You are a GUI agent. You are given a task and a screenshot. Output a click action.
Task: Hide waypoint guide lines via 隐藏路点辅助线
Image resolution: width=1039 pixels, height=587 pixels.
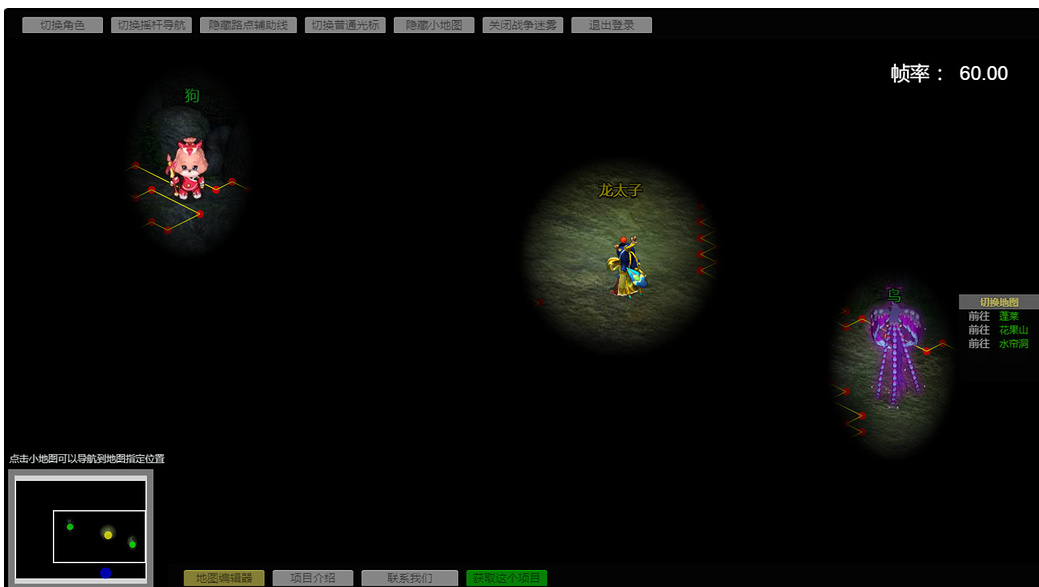click(247, 25)
